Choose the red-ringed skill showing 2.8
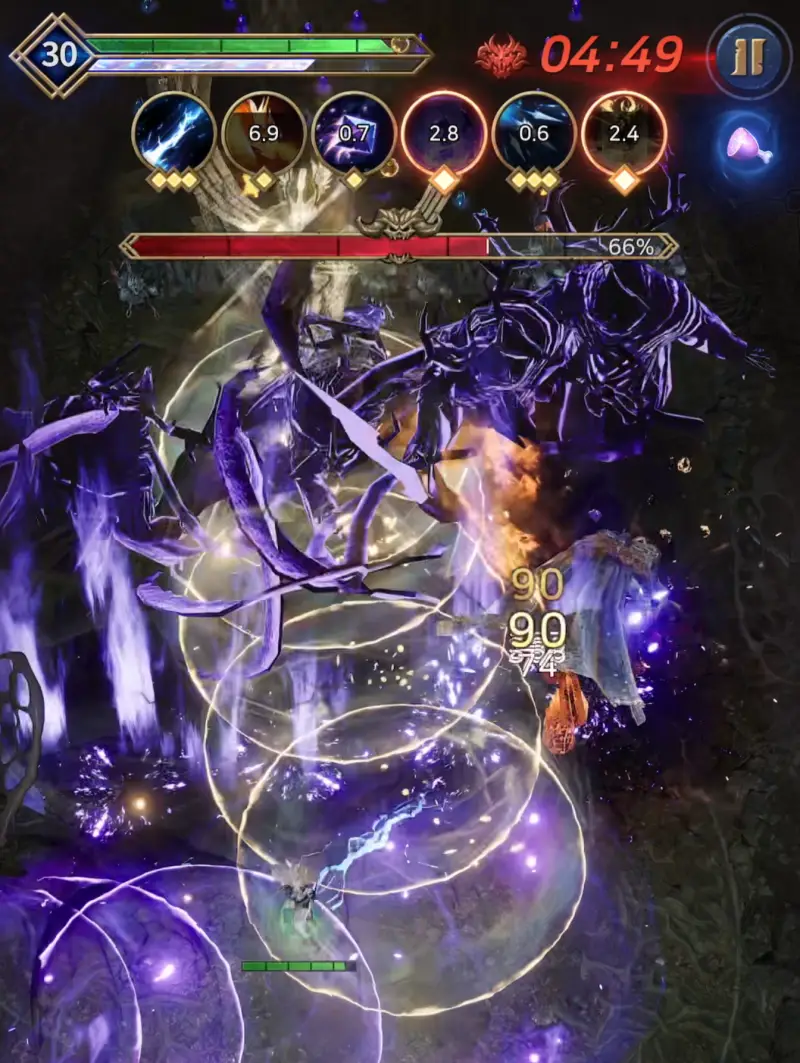 coord(444,132)
